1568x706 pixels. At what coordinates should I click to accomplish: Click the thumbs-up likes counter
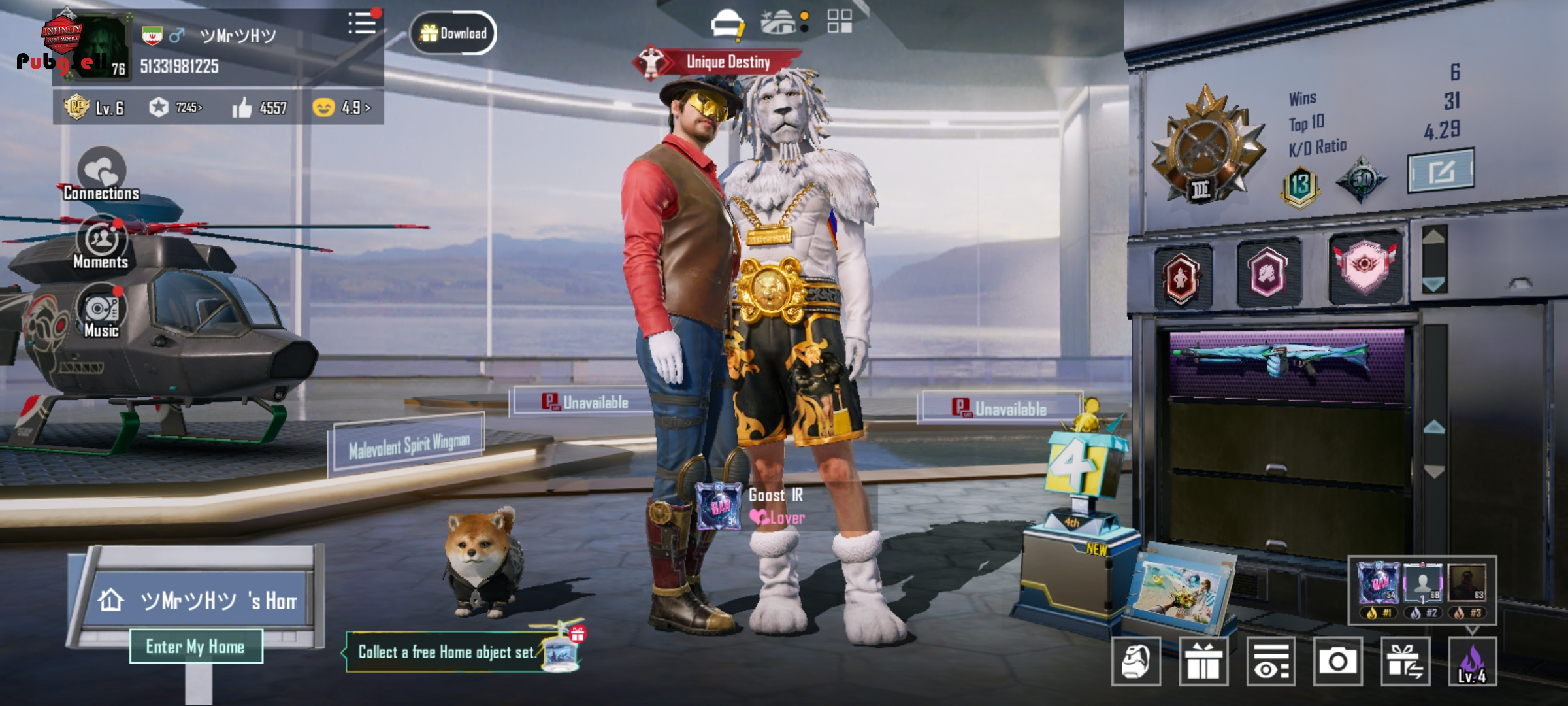tap(259, 108)
